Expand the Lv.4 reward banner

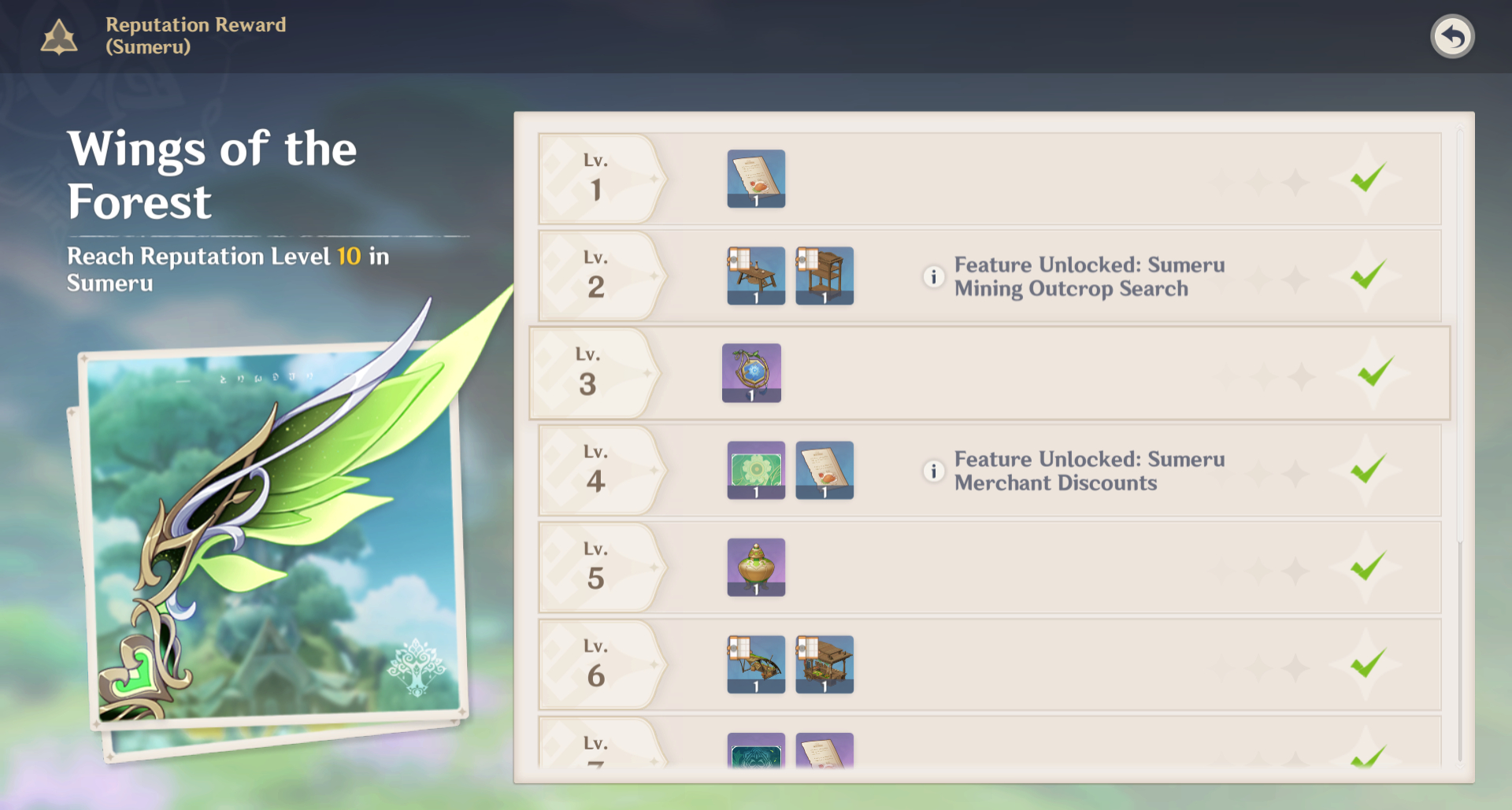tap(600, 470)
